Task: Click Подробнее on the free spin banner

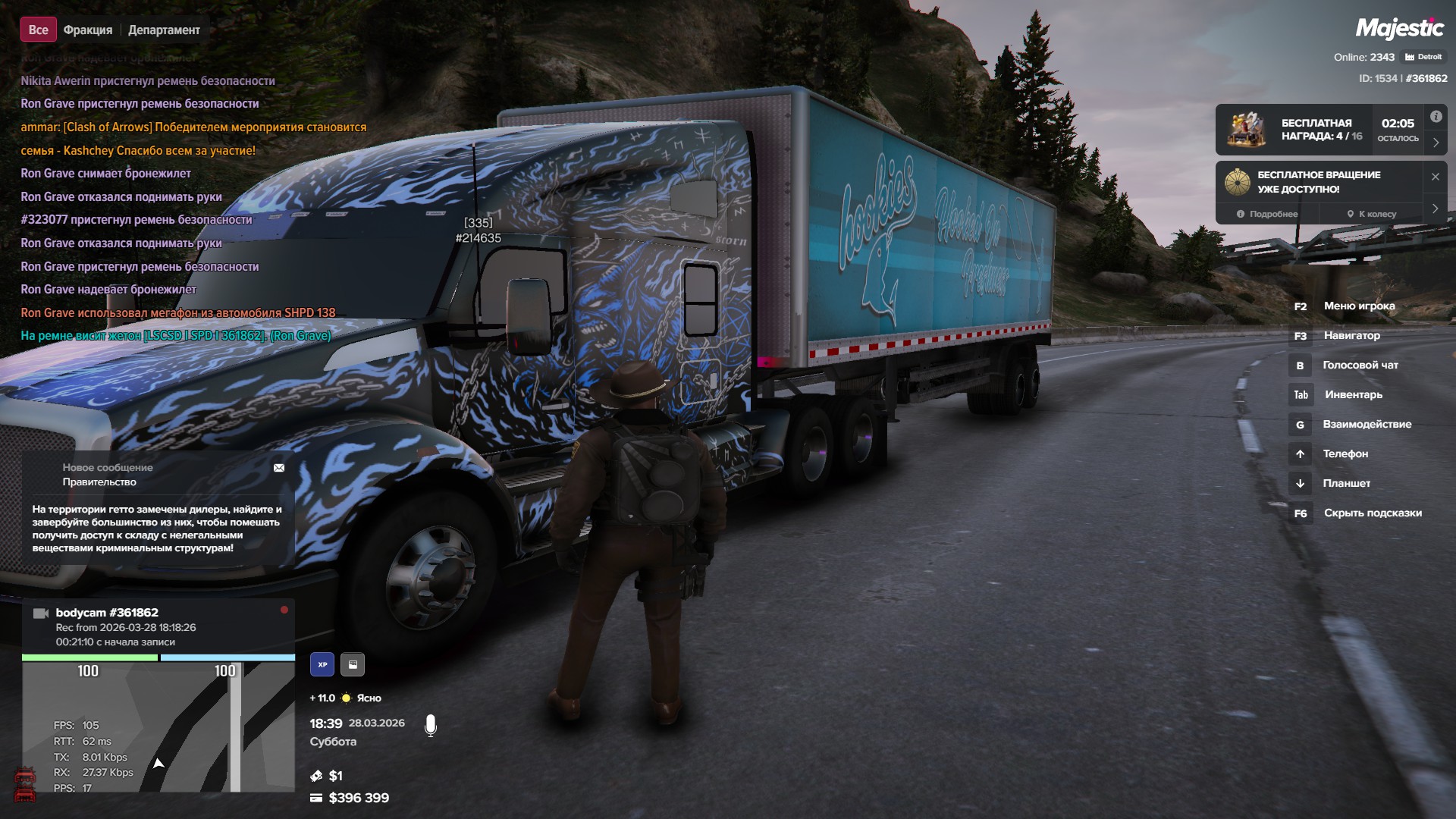Action: 1267,214
